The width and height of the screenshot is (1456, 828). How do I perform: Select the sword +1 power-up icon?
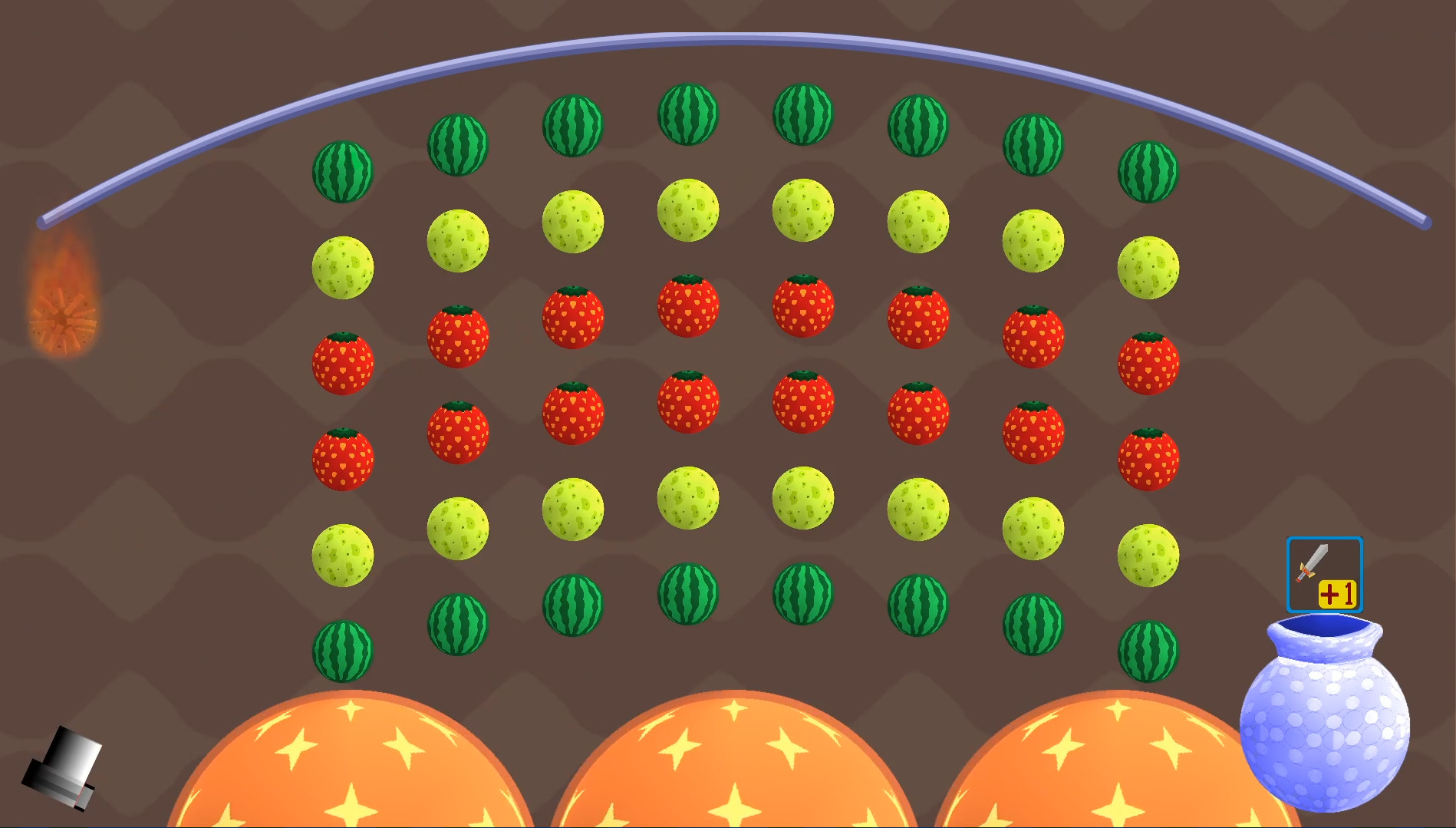1324,575
